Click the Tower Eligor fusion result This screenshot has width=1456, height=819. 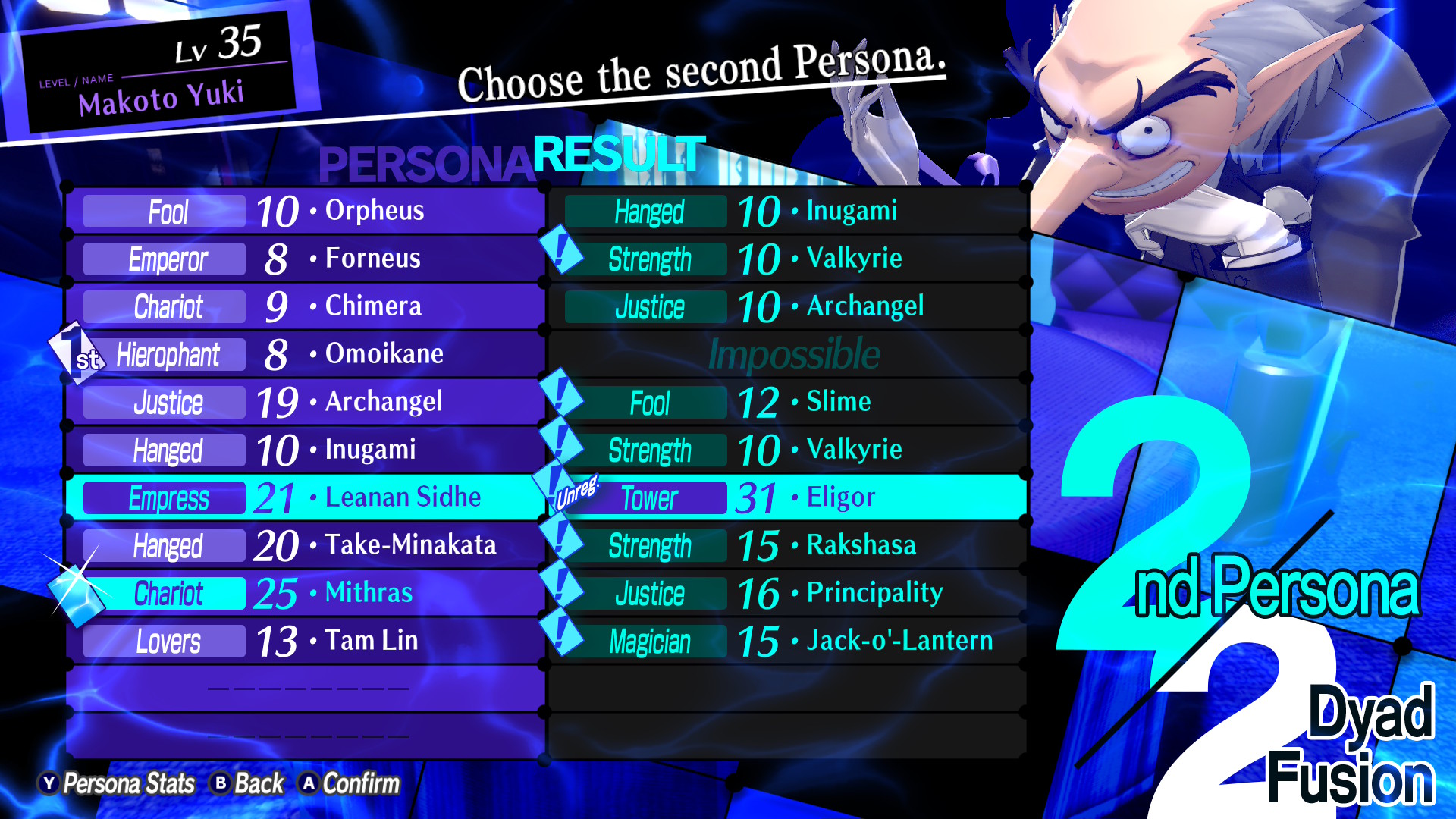point(789,497)
